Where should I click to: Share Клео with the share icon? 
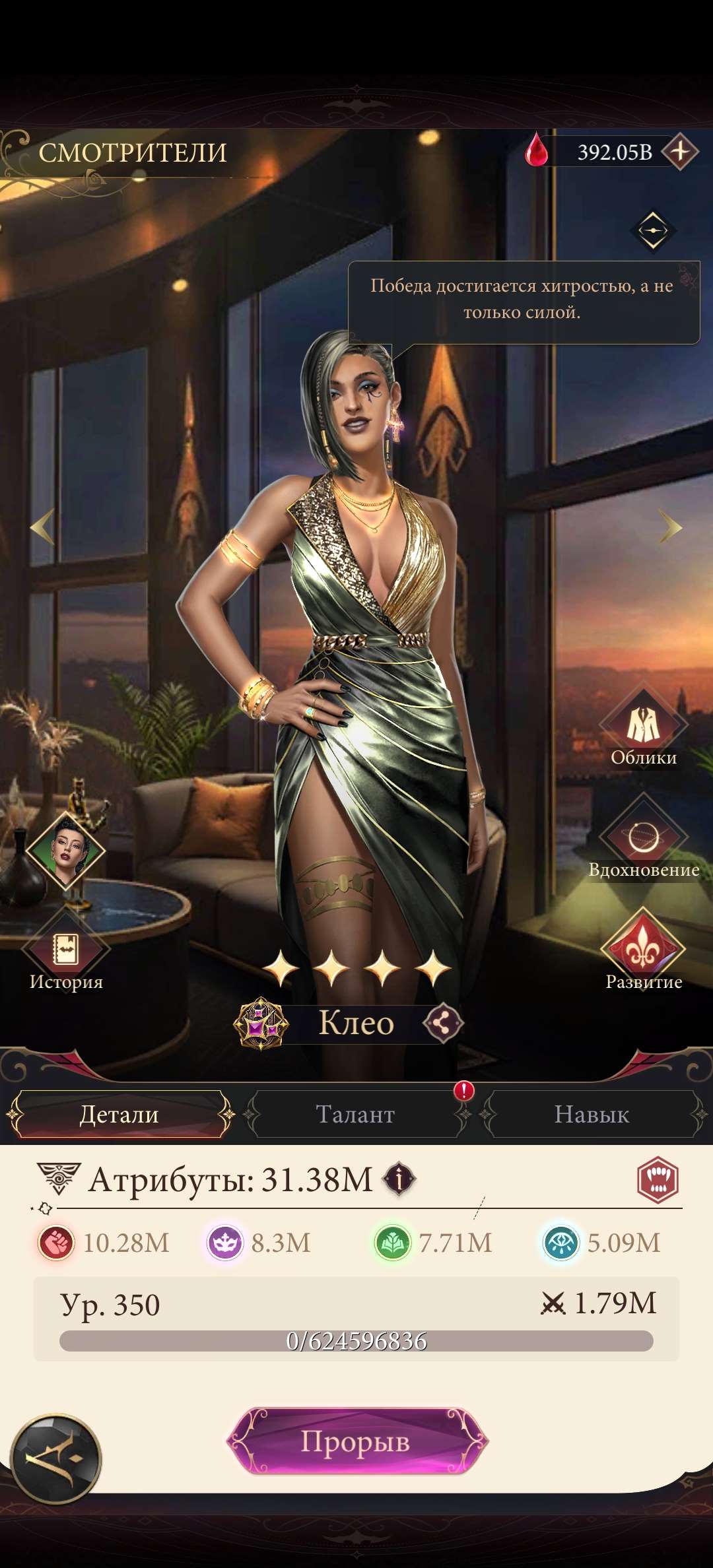tap(443, 1024)
